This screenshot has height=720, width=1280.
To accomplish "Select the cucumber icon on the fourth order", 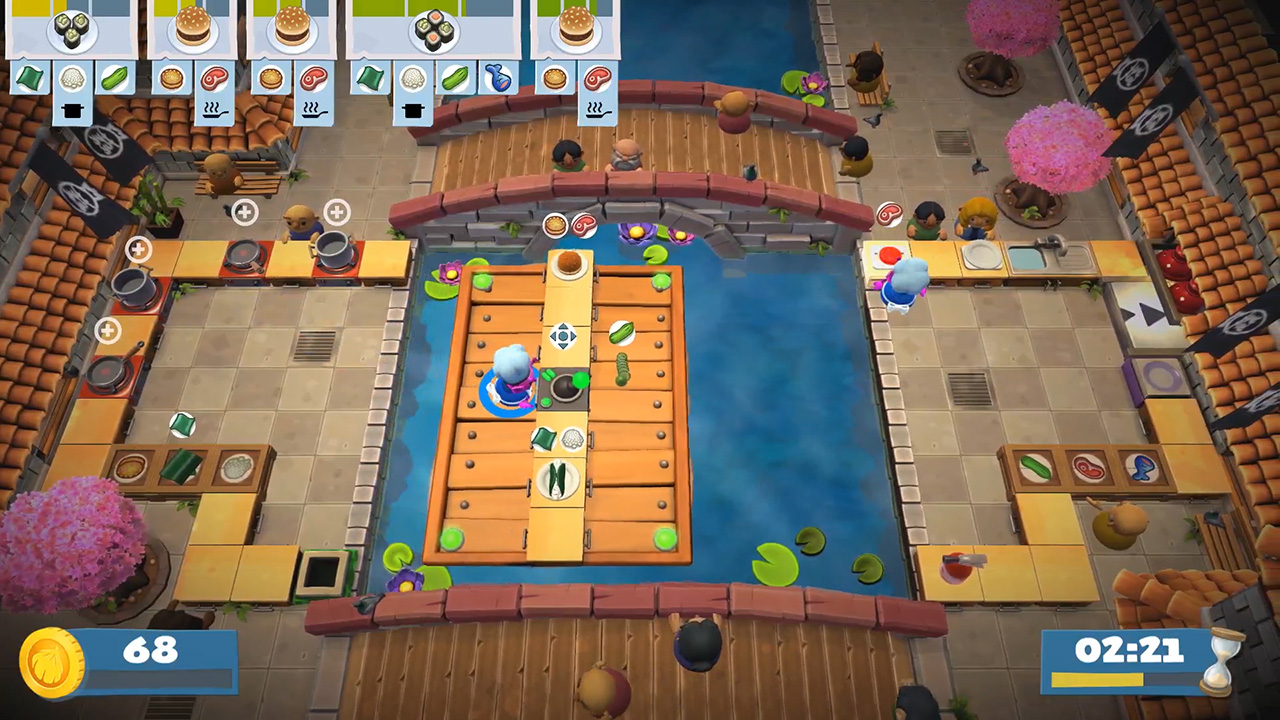I will [455, 78].
